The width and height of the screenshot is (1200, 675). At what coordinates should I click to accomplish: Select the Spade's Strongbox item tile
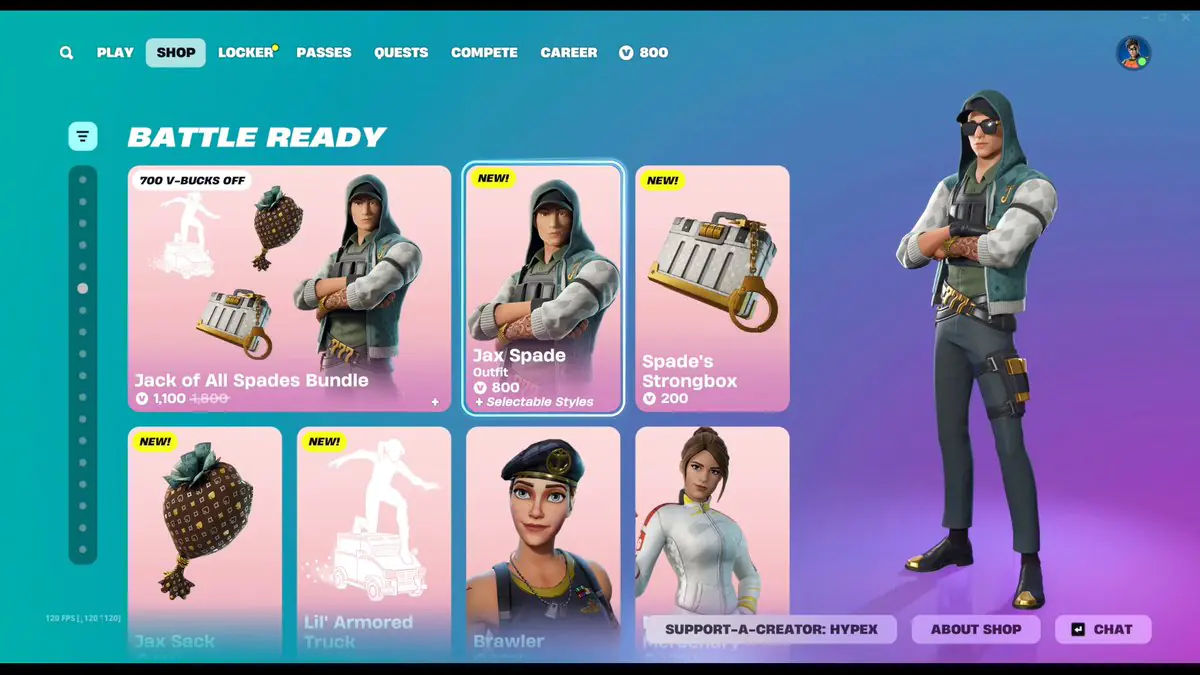coord(712,288)
